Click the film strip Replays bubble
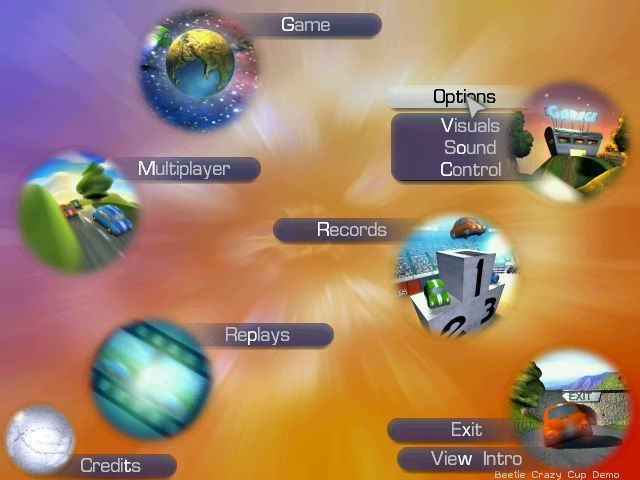The width and height of the screenshot is (640, 480). click(x=150, y=378)
